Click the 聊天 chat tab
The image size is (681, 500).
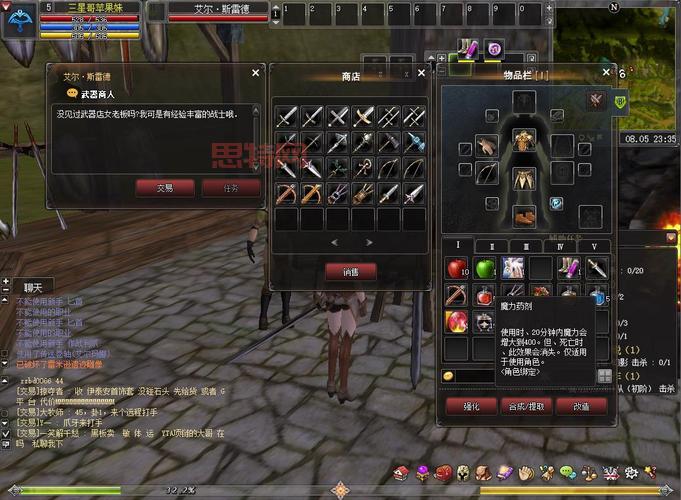tap(34, 286)
